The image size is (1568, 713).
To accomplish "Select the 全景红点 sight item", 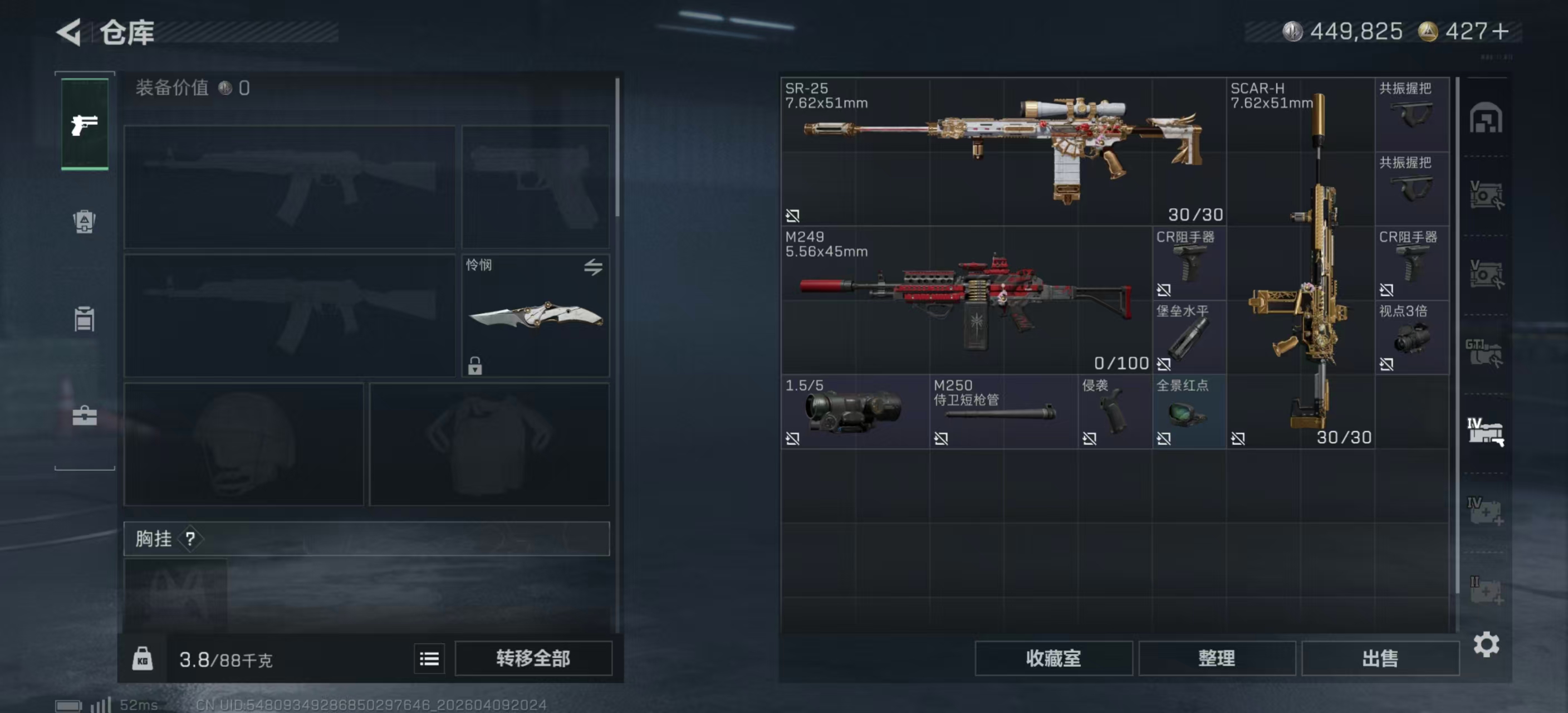I will pos(1188,412).
